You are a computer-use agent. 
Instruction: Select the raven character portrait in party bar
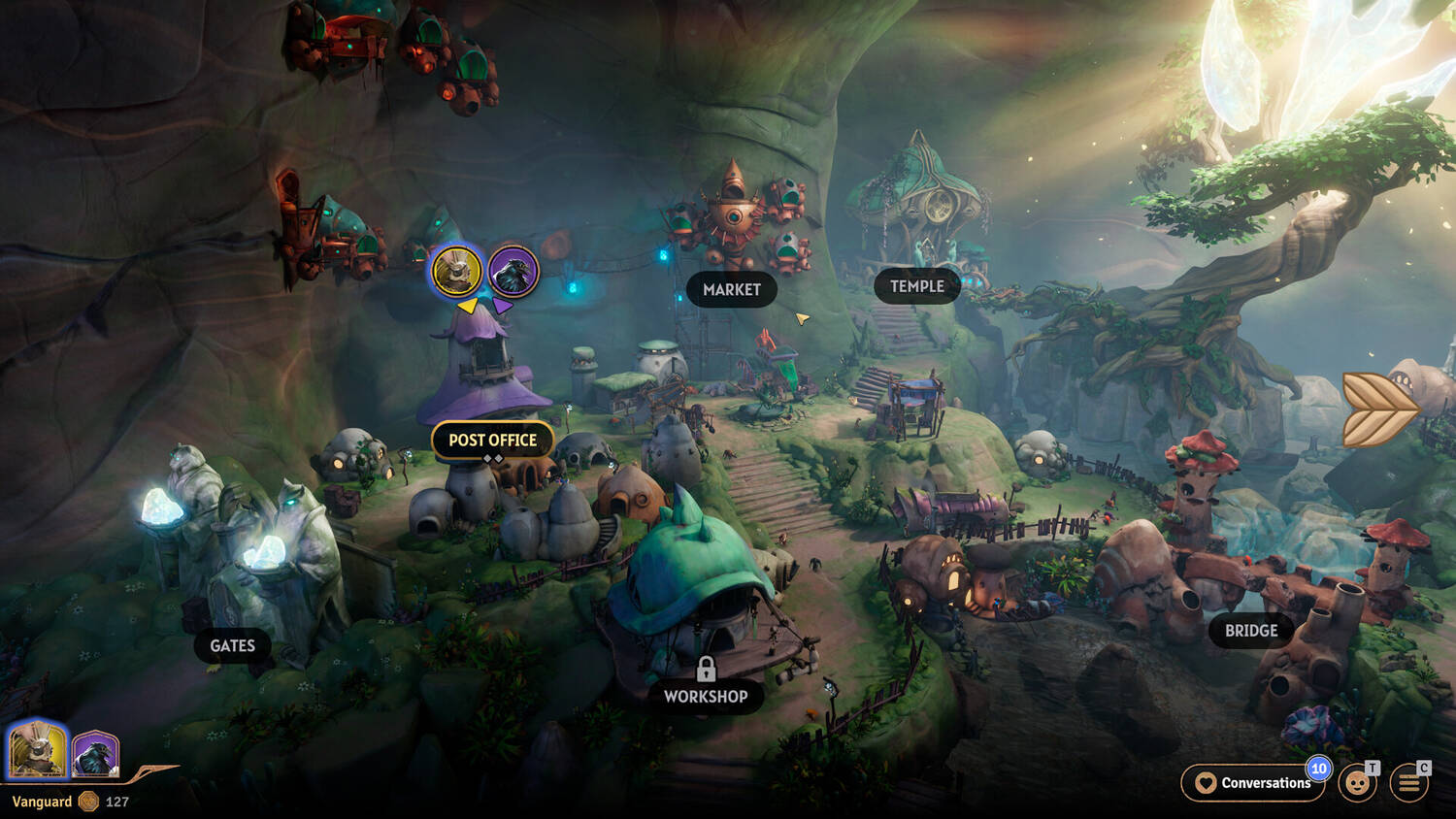[x=95, y=754]
